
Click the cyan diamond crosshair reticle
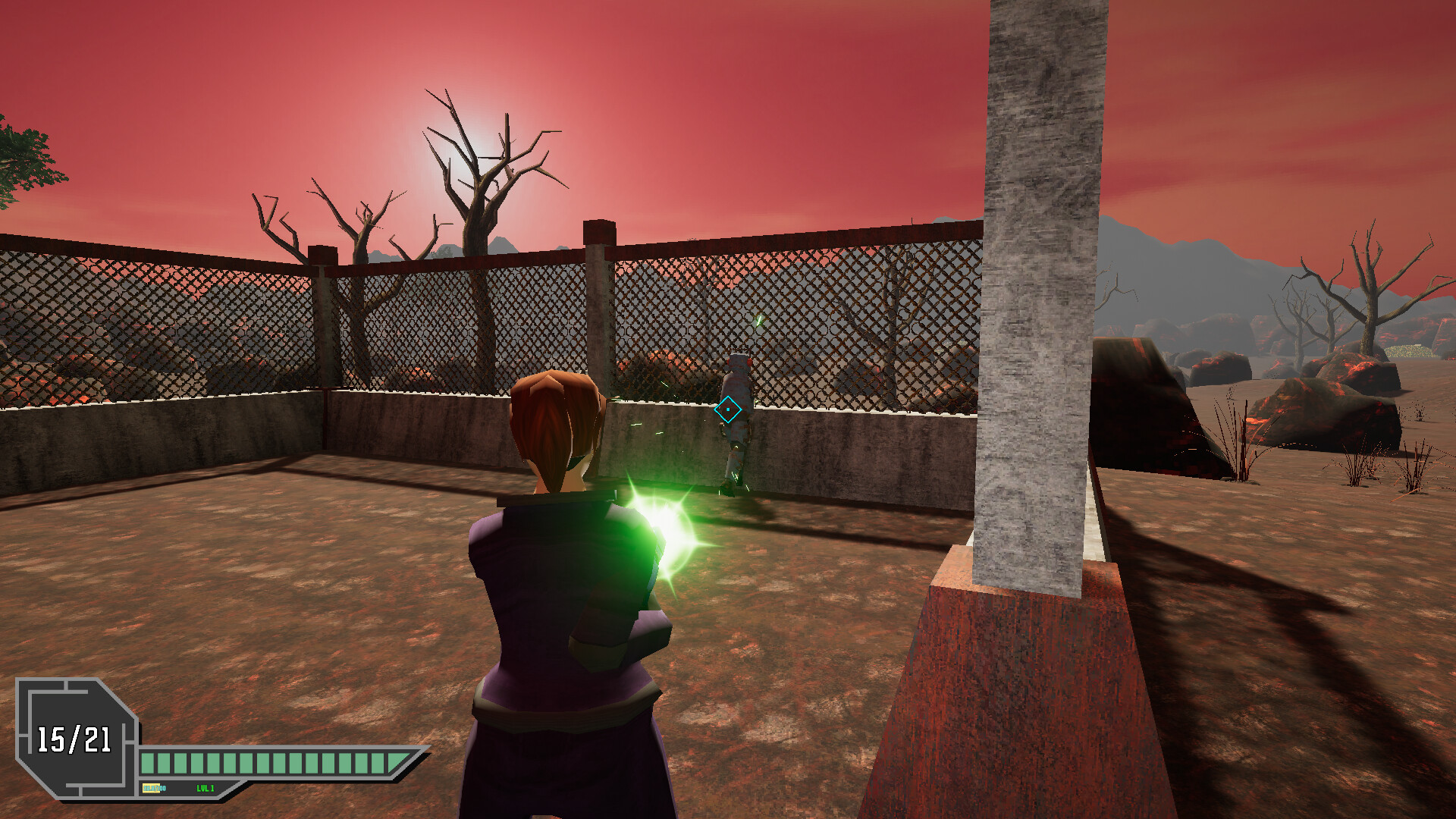pos(728,408)
